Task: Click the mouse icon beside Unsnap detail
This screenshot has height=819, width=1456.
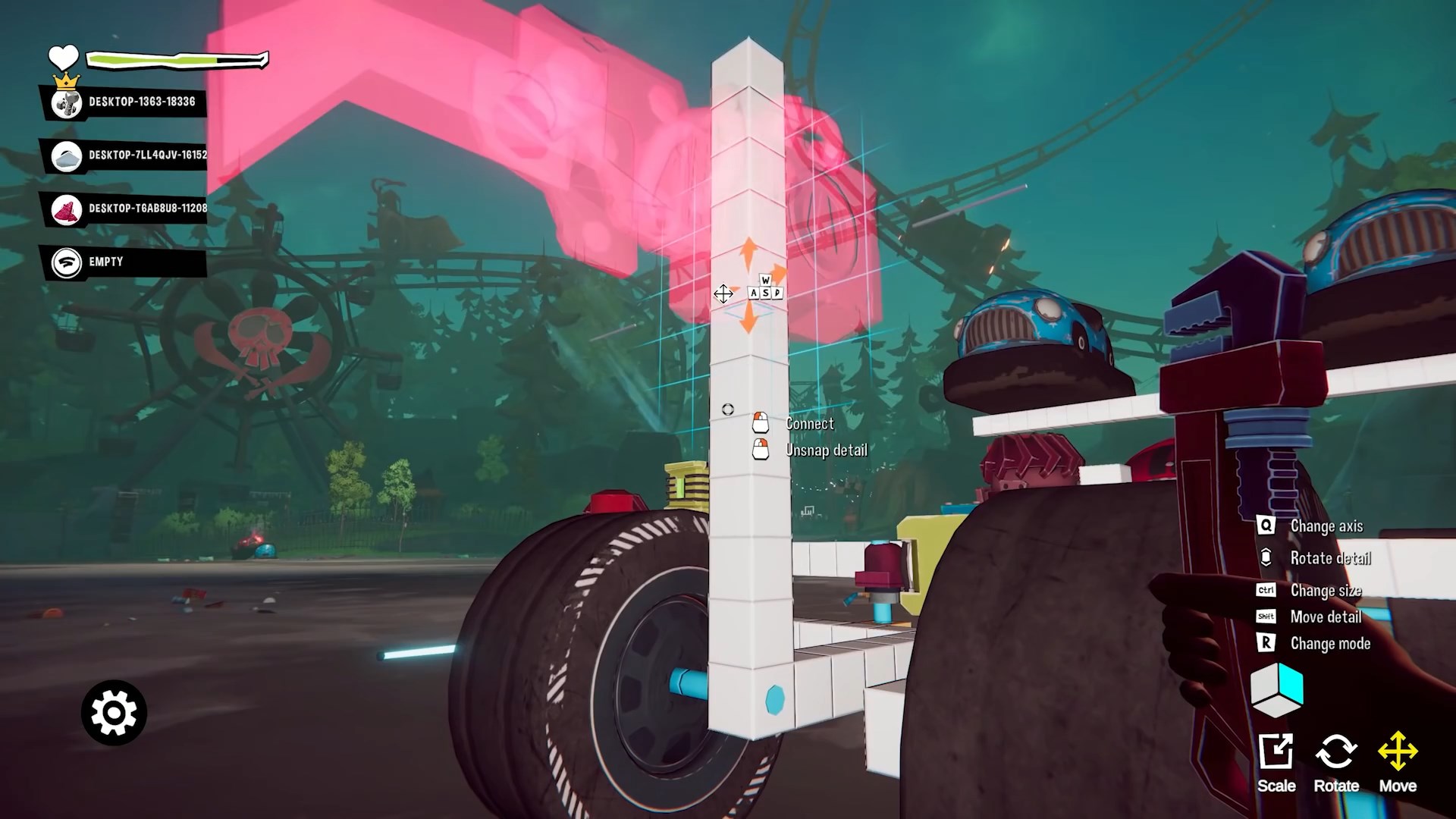Action: (759, 450)
